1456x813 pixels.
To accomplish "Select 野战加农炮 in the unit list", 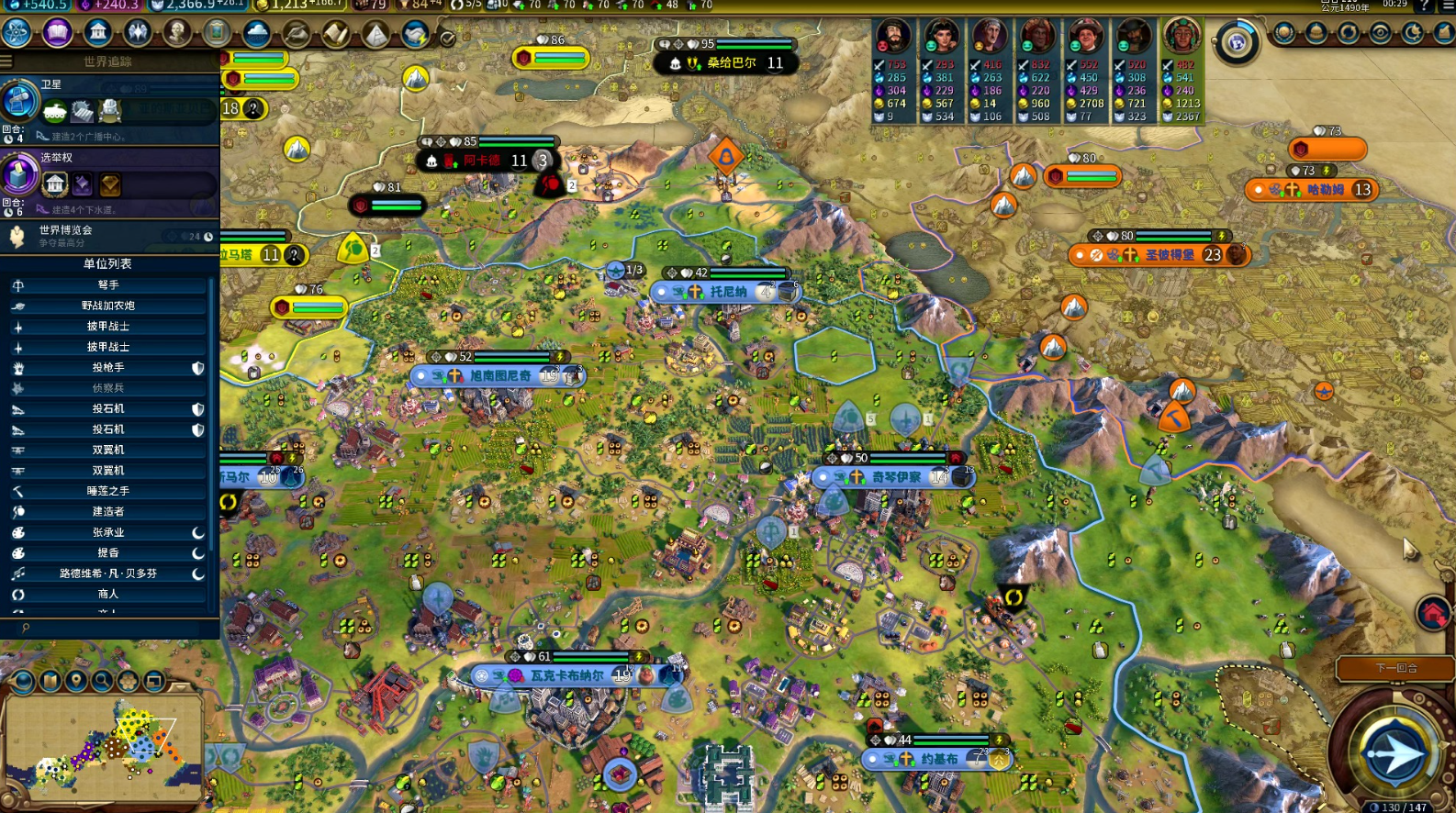I will [x=108, y=306].
